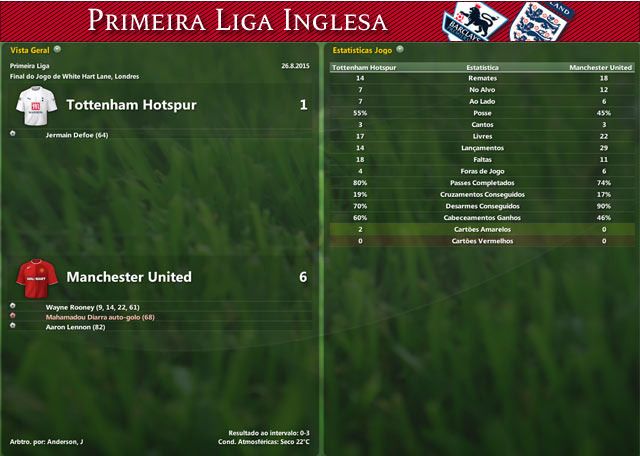Open Tottenham Hotspur team page

(131, 105)
